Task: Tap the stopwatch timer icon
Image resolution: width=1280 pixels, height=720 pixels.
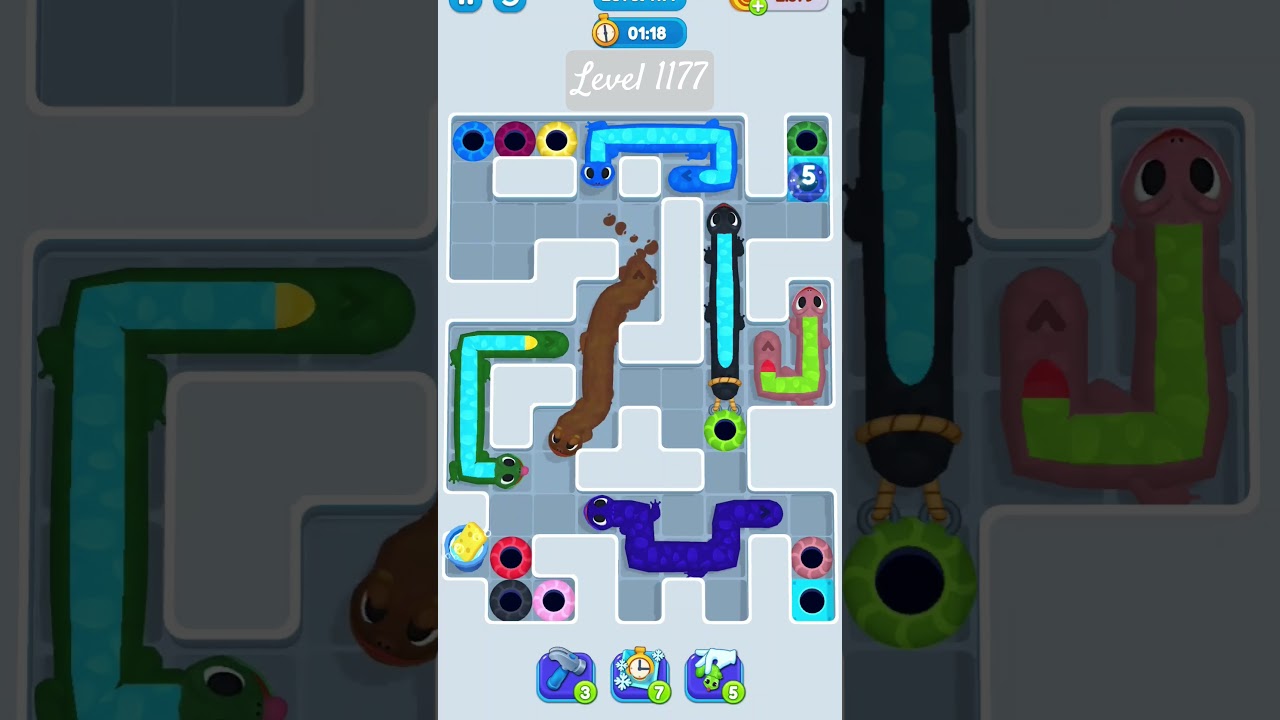Action: 608,31
